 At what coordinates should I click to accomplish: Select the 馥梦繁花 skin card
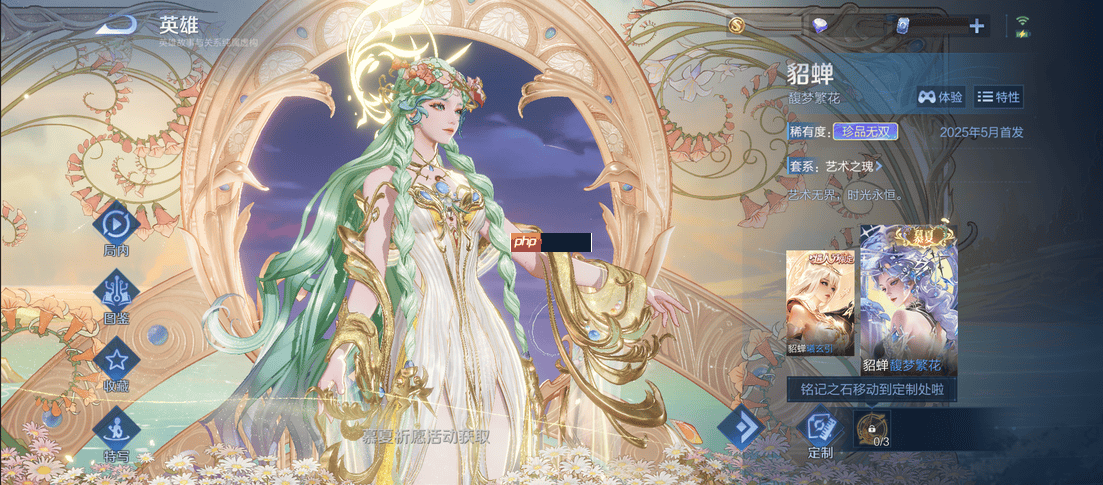point(908,300)
